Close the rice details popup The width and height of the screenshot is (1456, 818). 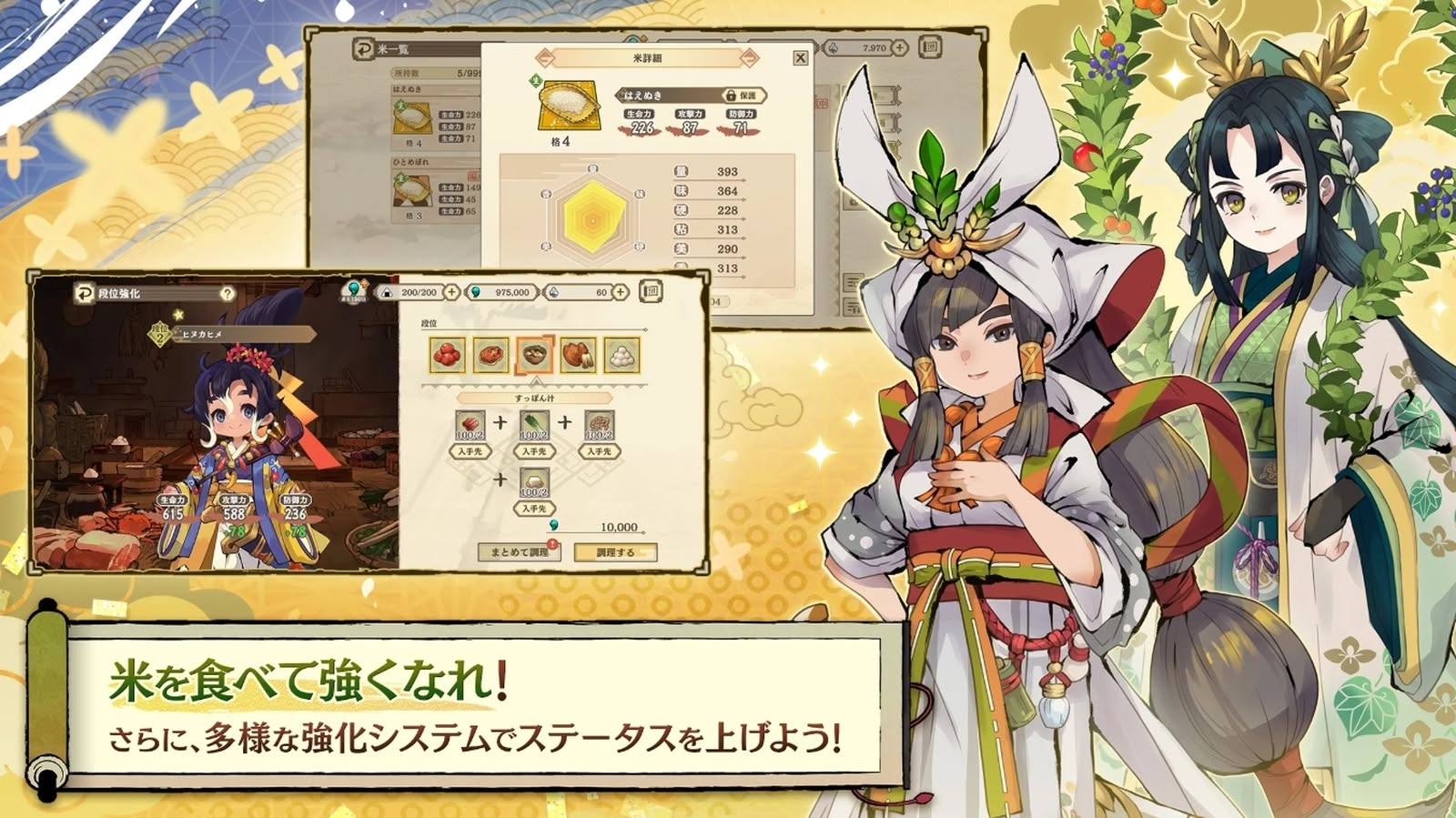pyautogui.click(x=800, y=58)
